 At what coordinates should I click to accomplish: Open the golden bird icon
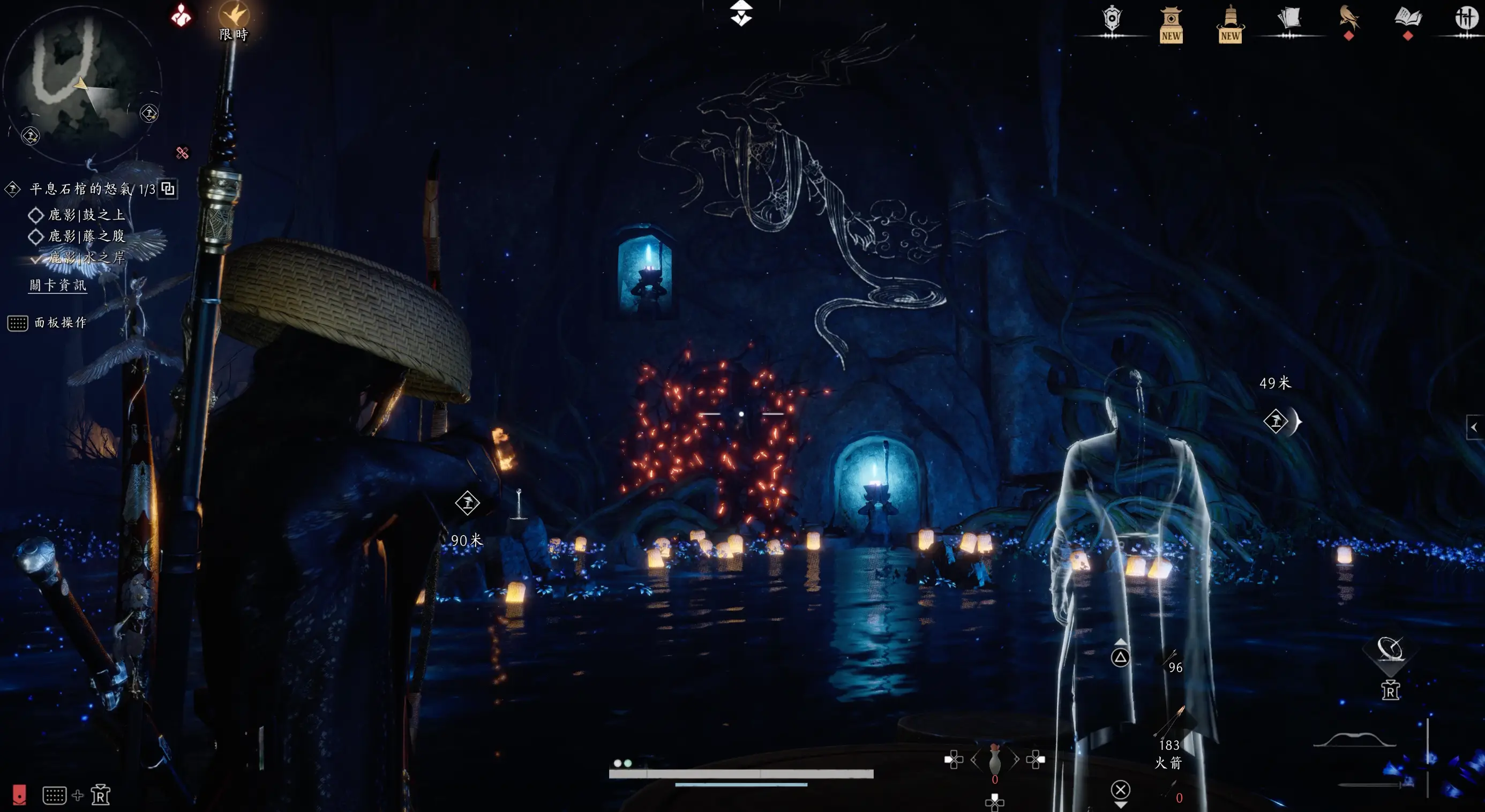click(1348, 19)
